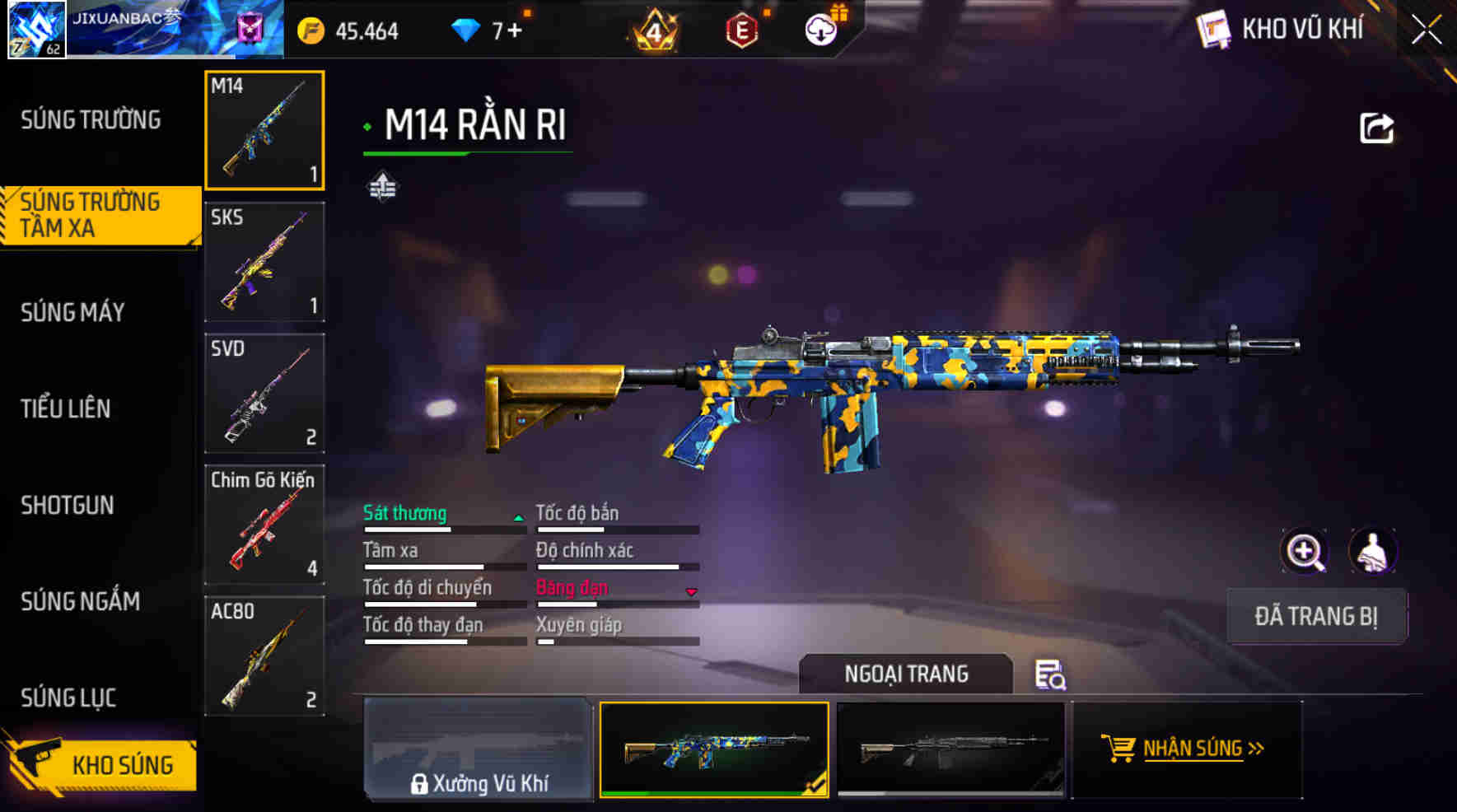The width and height of the screenshot is (1457, 812).
Task: Tap the shopping cart icon beside NHẬN SÚNG
Action: click(x=1120, y=748)
